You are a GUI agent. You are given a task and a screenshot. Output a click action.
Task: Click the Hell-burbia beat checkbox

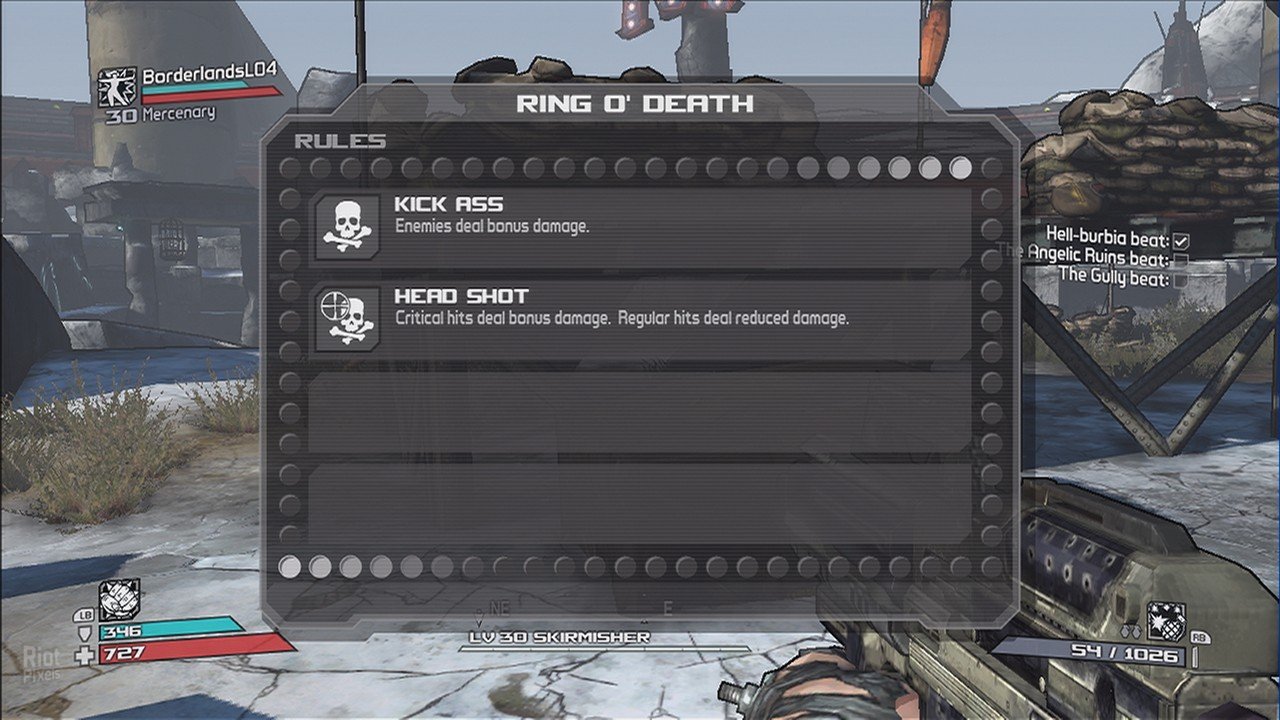(1181, 241)
